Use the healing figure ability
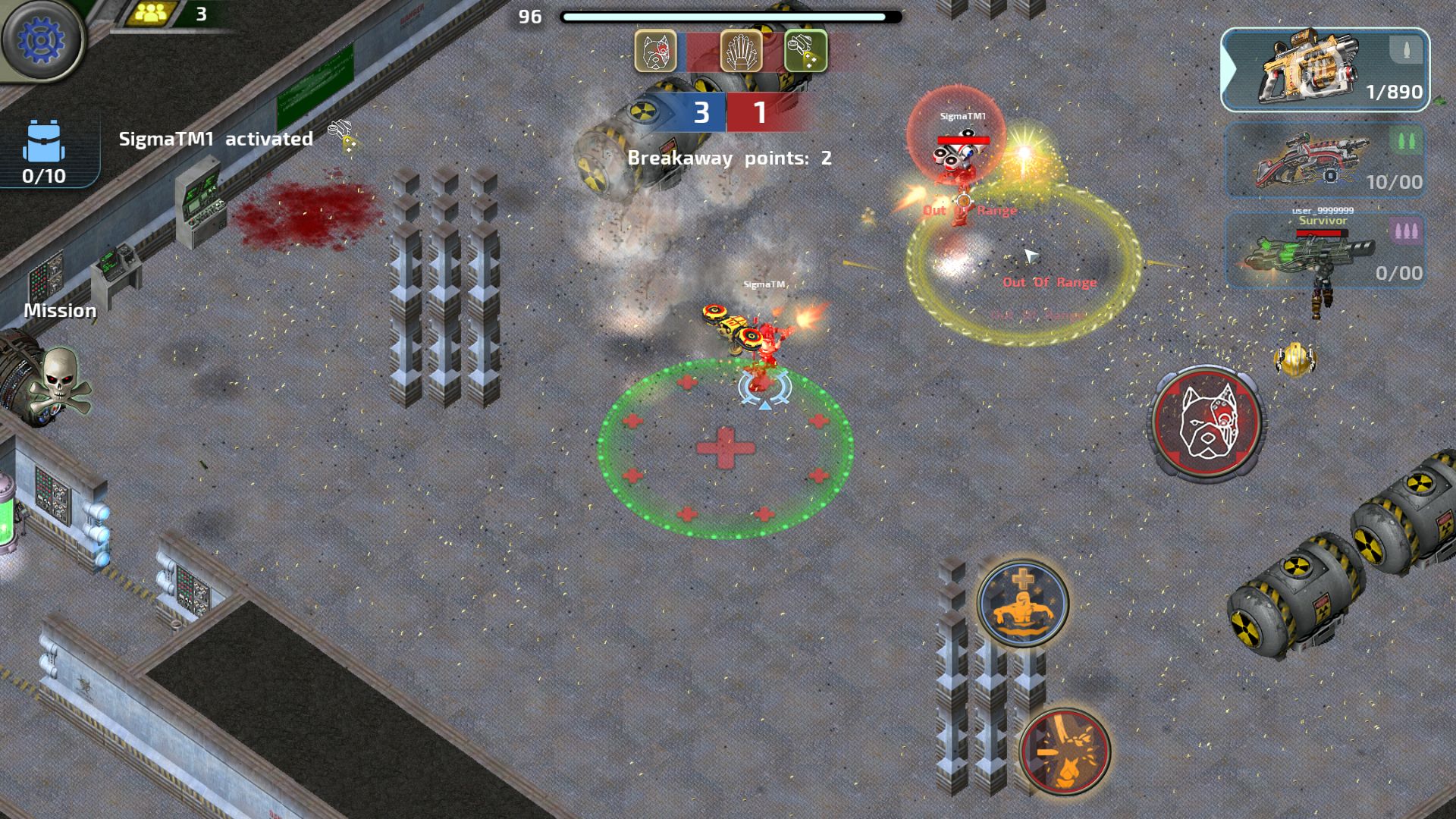This screenshot has width=1456, height=819. (x=1023, y=604)
